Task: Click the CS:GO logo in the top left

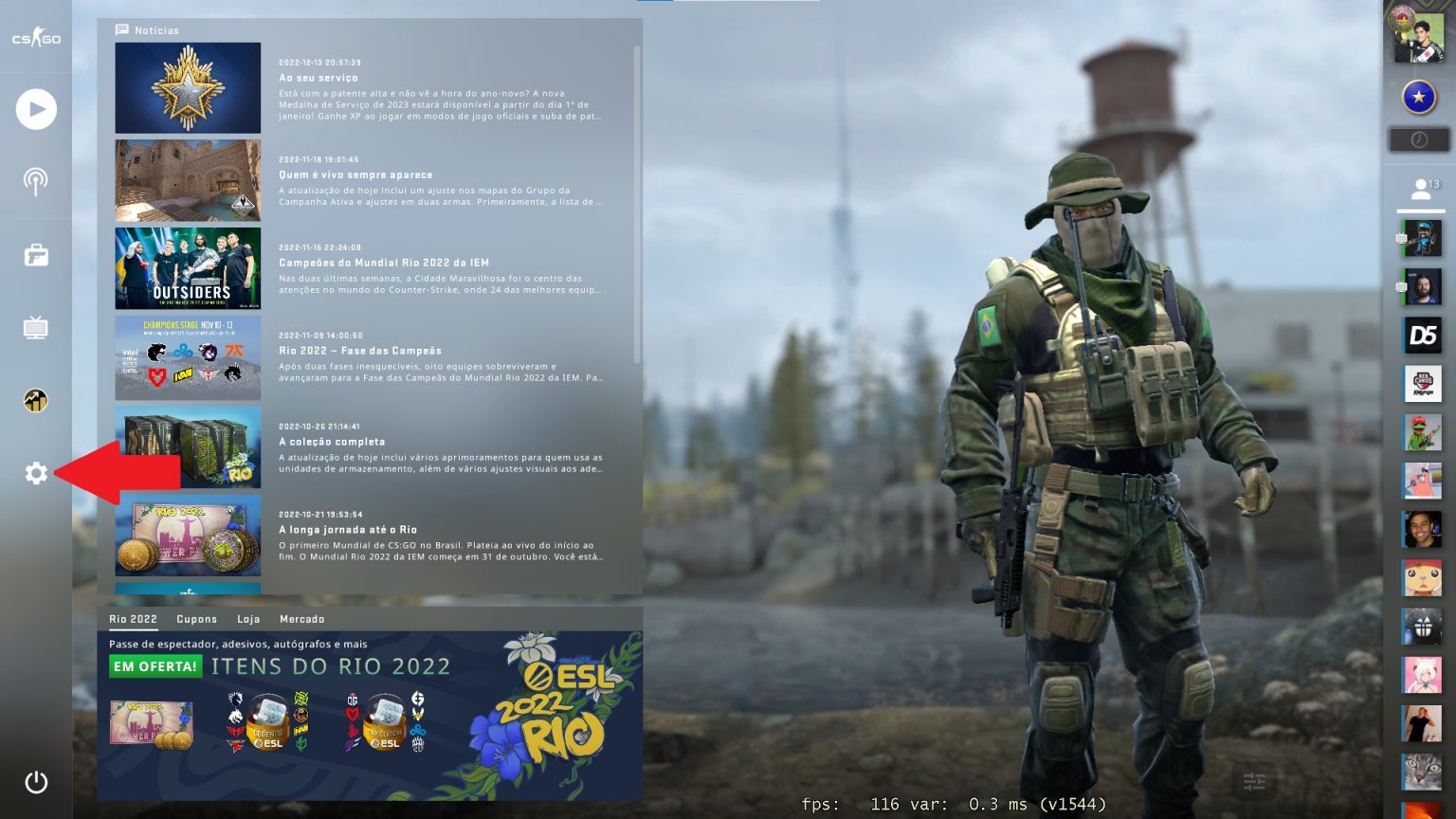Action: point(36,38)
